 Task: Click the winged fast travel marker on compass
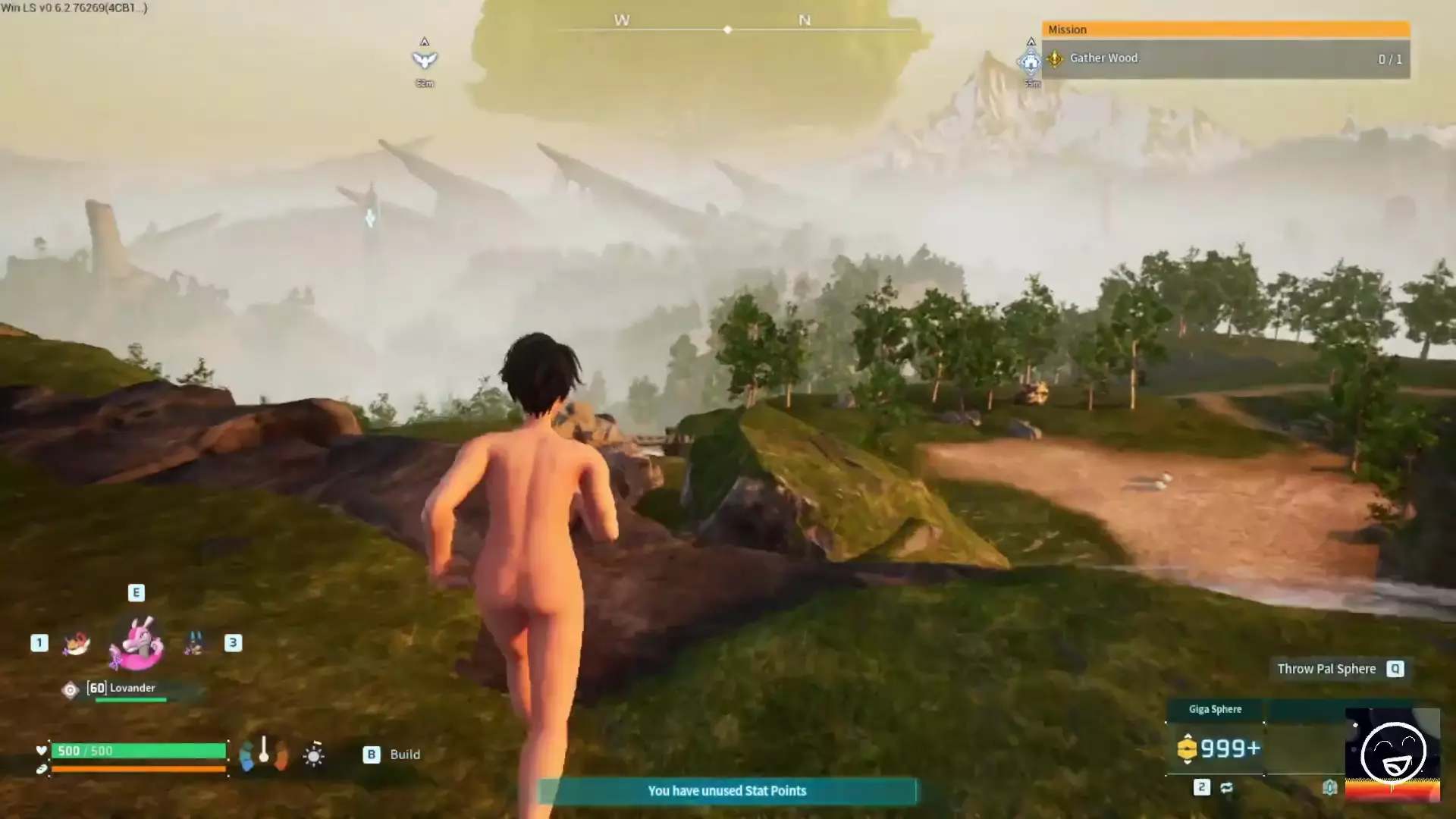coord(425,59)
